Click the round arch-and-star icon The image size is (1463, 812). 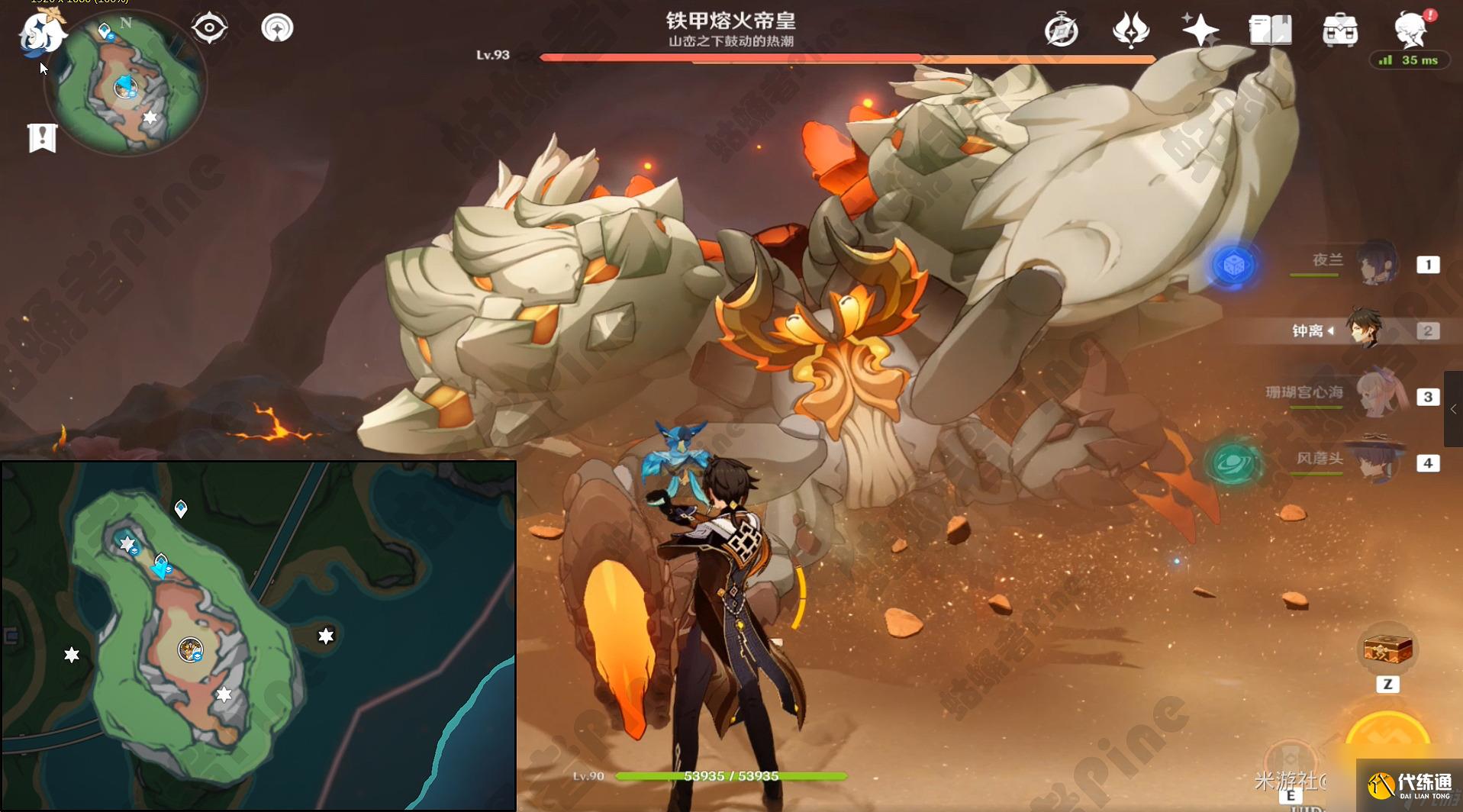[277, 29]
